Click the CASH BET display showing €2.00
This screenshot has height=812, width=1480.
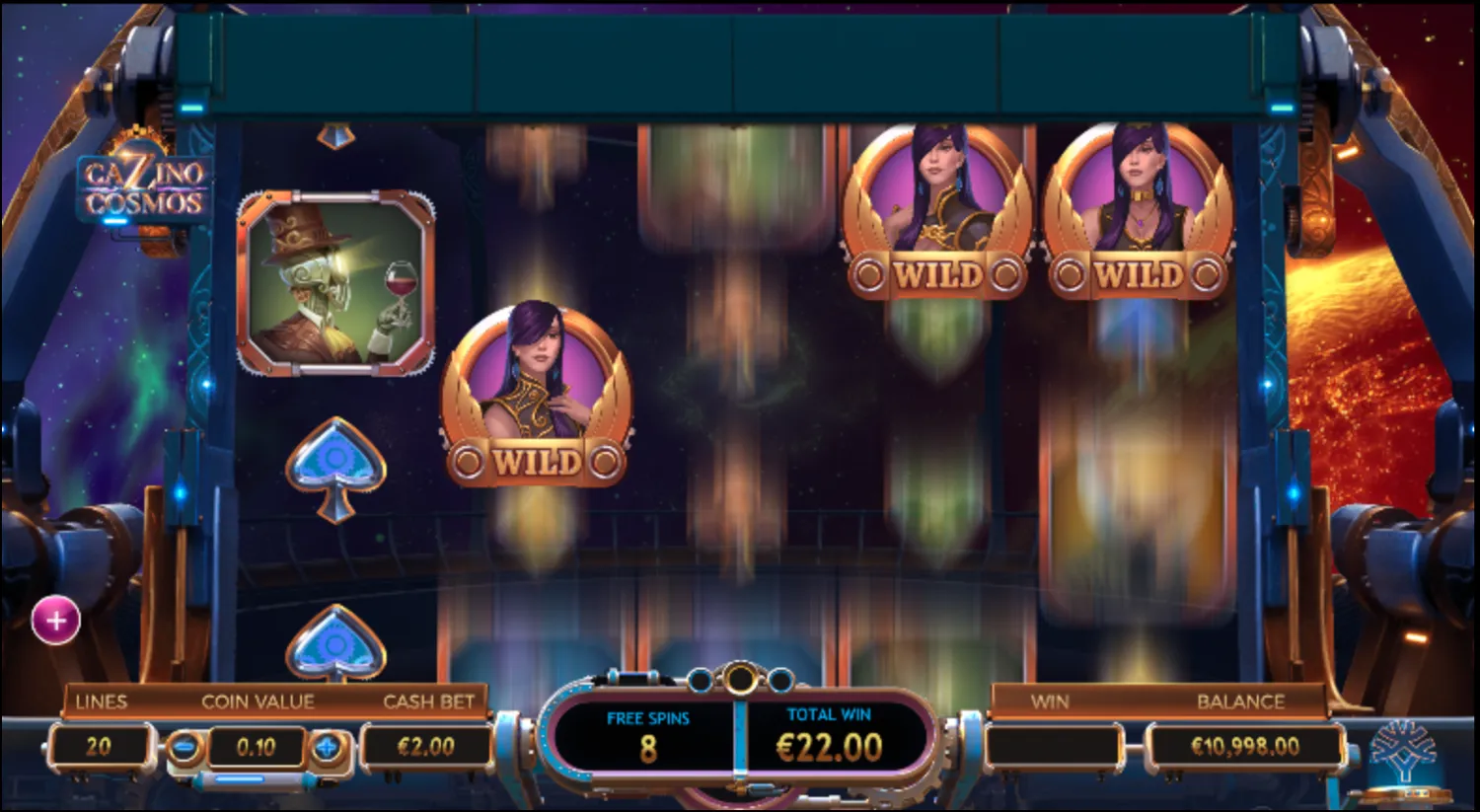tap(426, 747)
